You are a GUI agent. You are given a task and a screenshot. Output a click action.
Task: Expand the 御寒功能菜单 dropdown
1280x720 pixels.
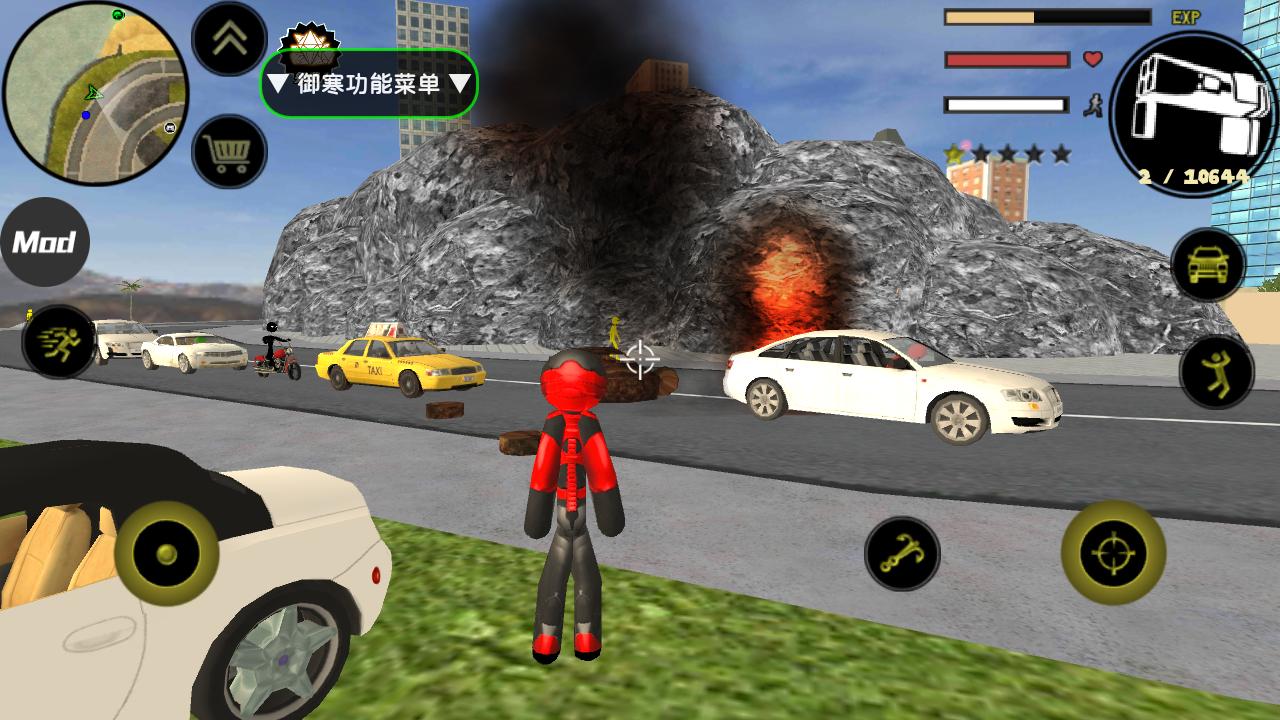pos(369,84)
